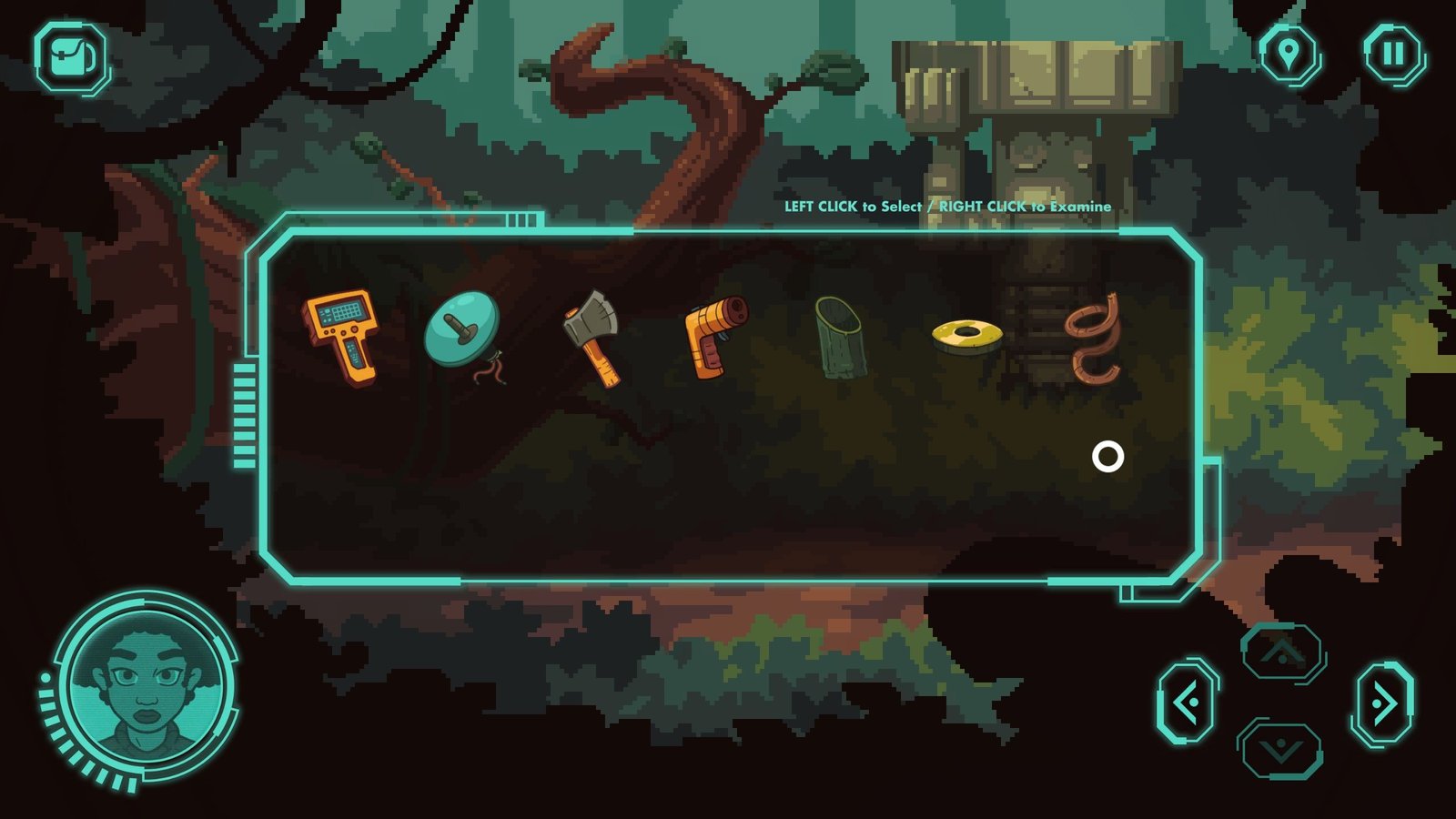Select the hollow green log item

[x=839, y=337]
